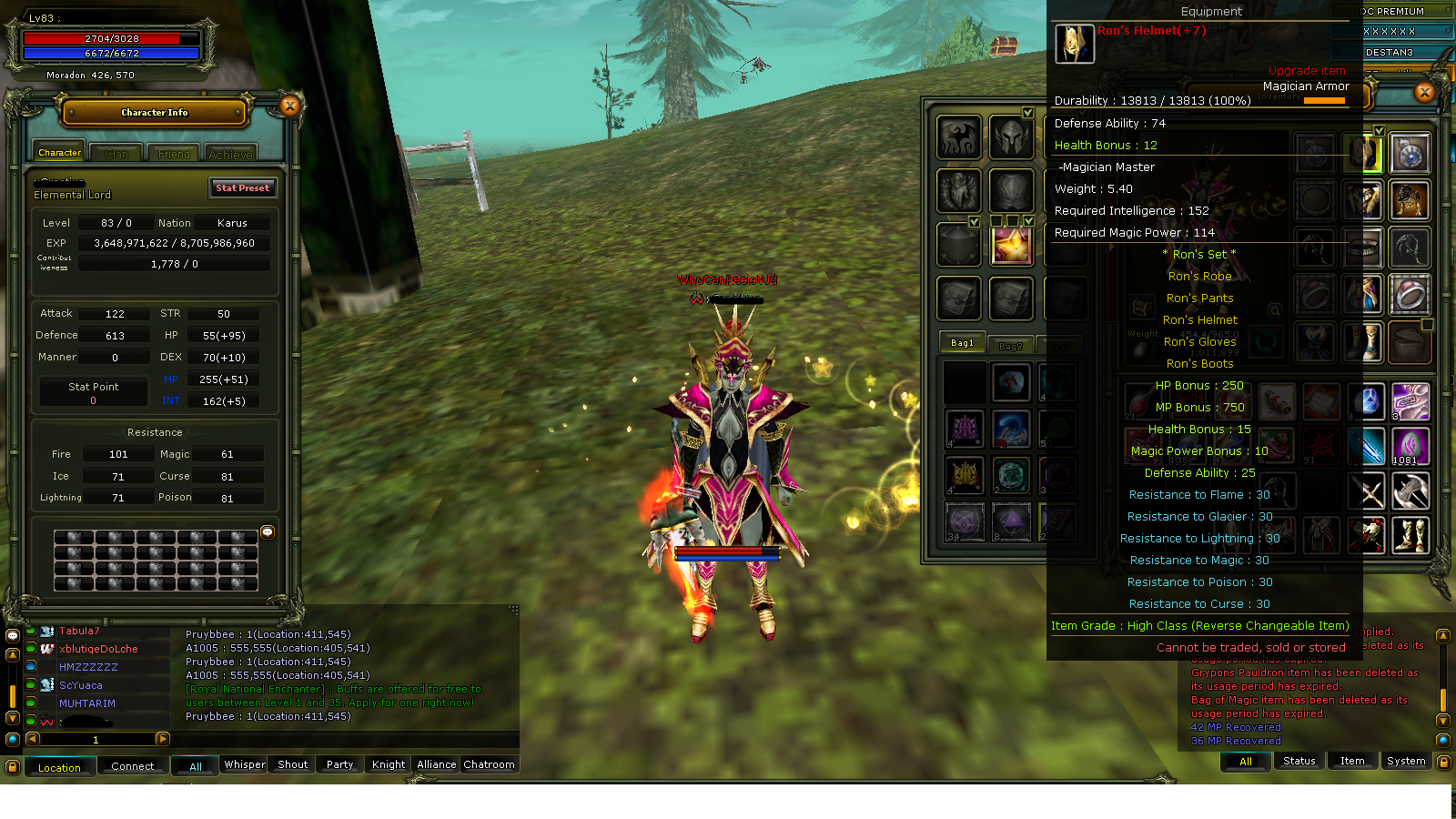The image size is (1456, 819).
Task: Click the helmet equipment slot icon
Action: (1010, 136)
